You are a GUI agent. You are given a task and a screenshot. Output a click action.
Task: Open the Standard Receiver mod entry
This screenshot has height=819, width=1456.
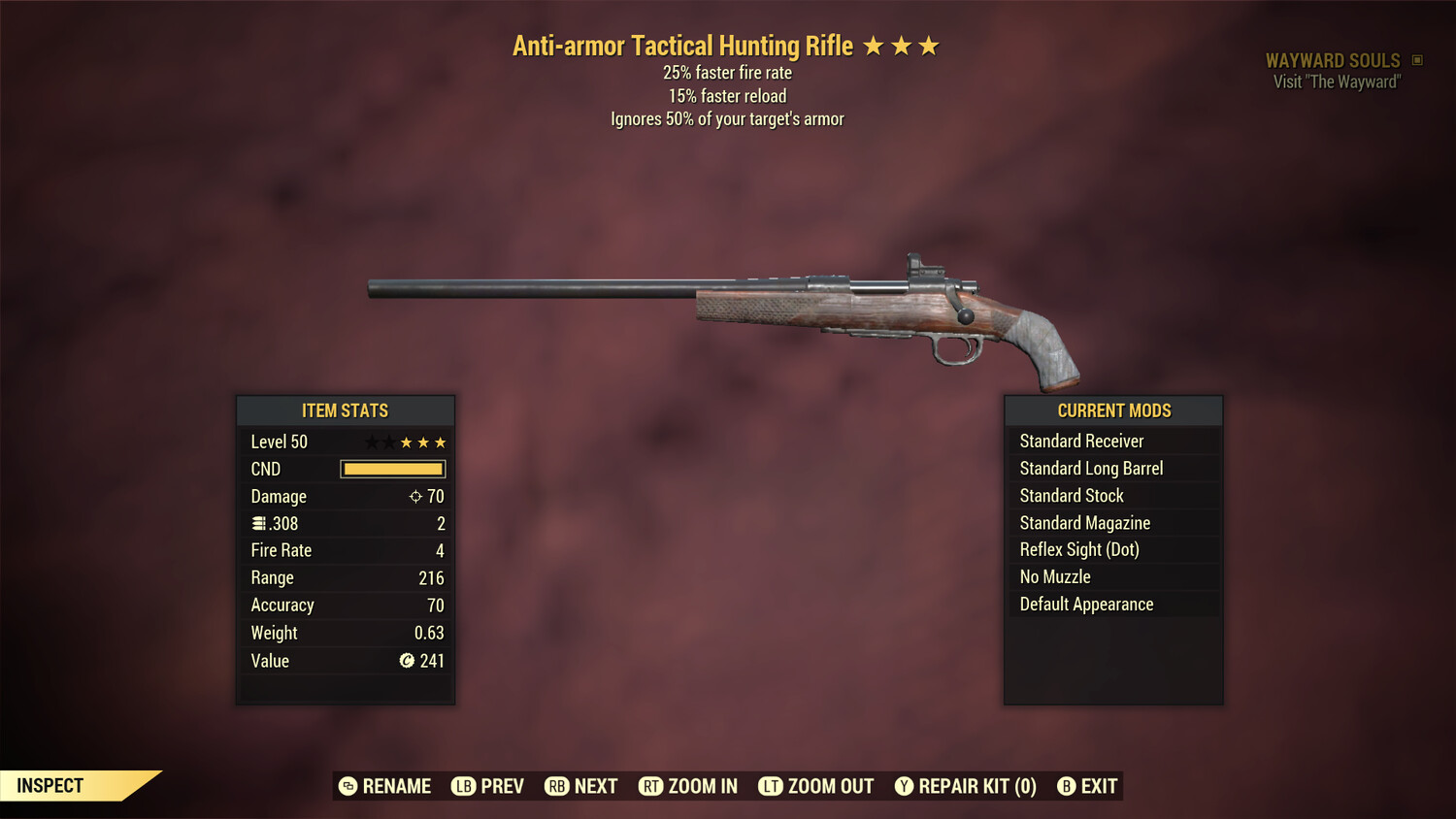point(1113,441)
